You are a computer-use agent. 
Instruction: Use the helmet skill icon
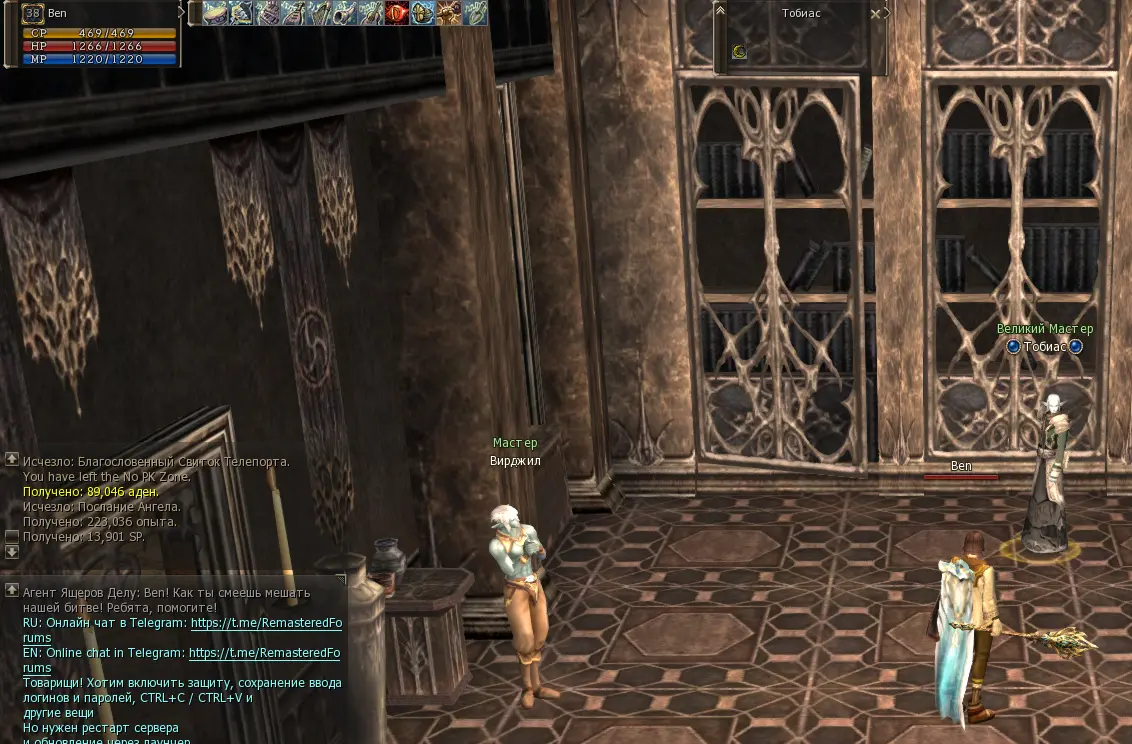click(x=422, y=13)
